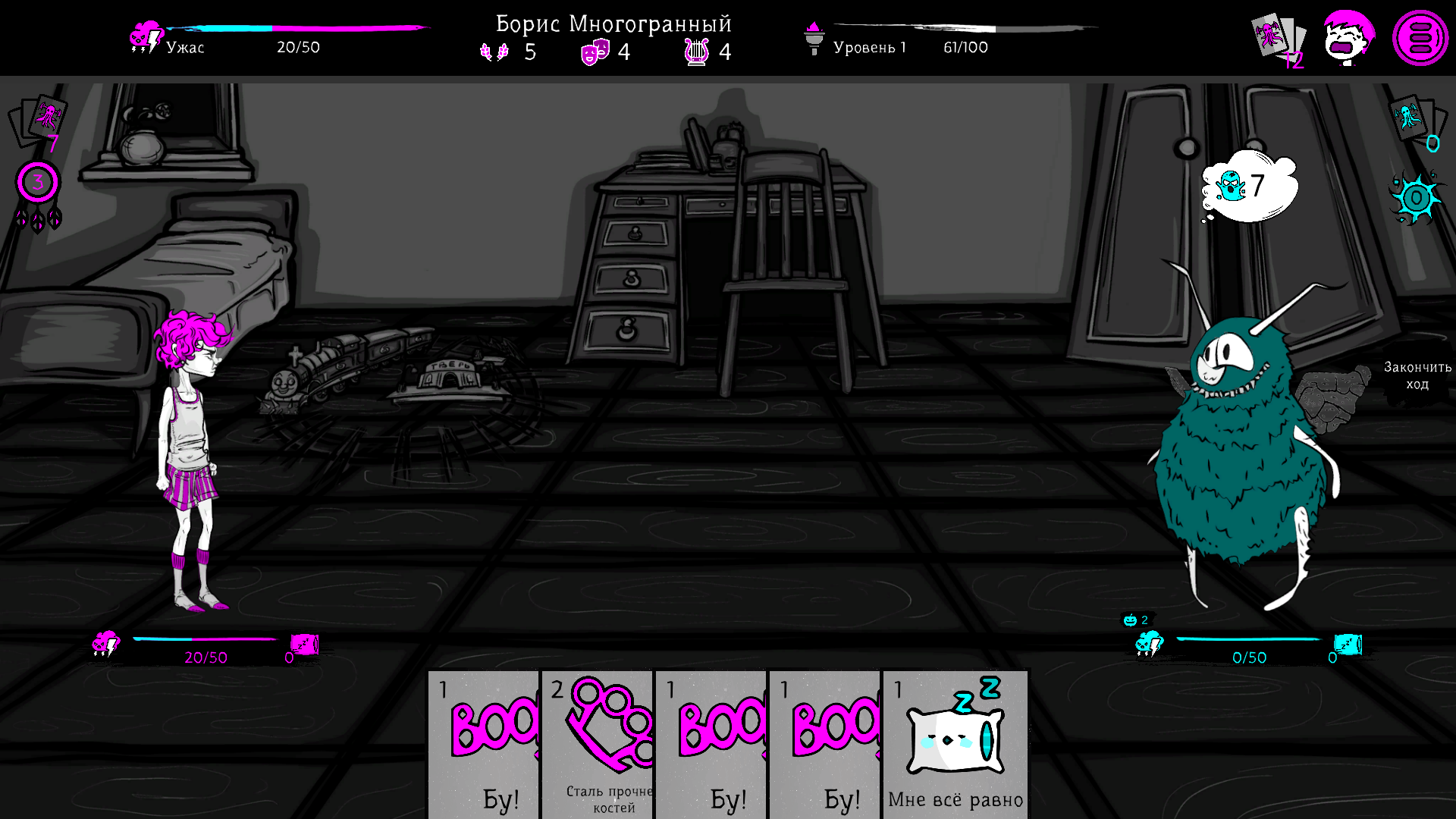Click the cyan spiky orb showing 0

tap(1416, 199)
